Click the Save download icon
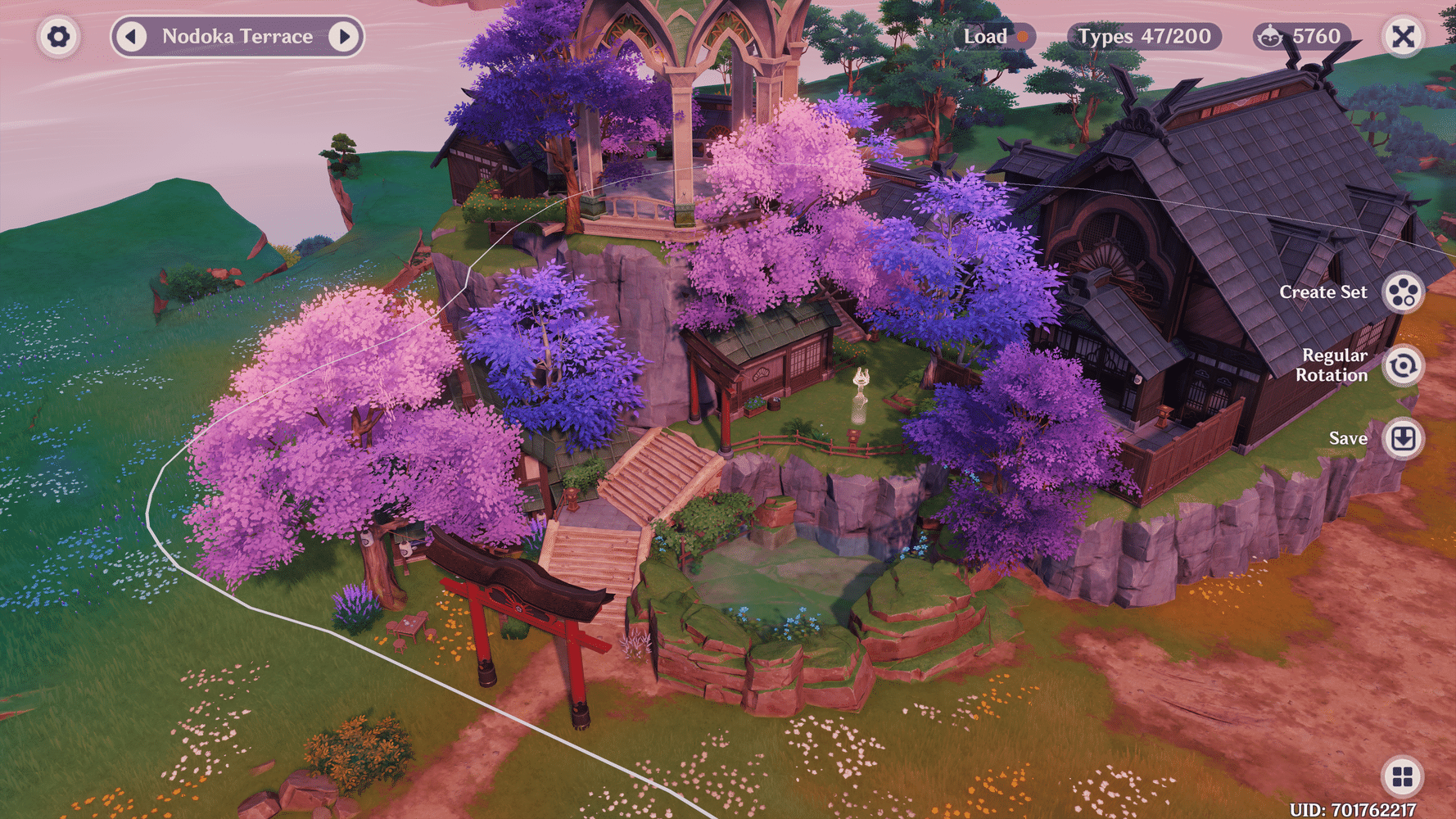 click(x=1404, y=438)
